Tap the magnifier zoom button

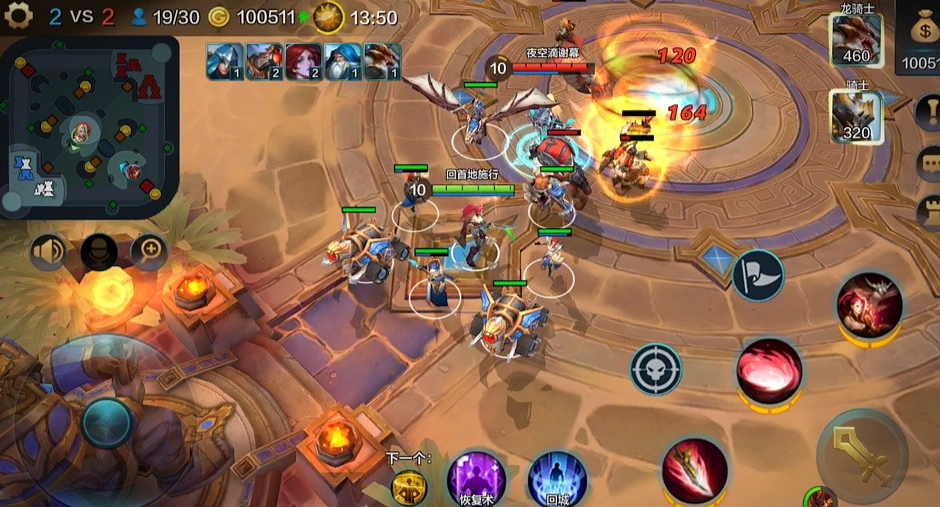click(x=150, y=250)
